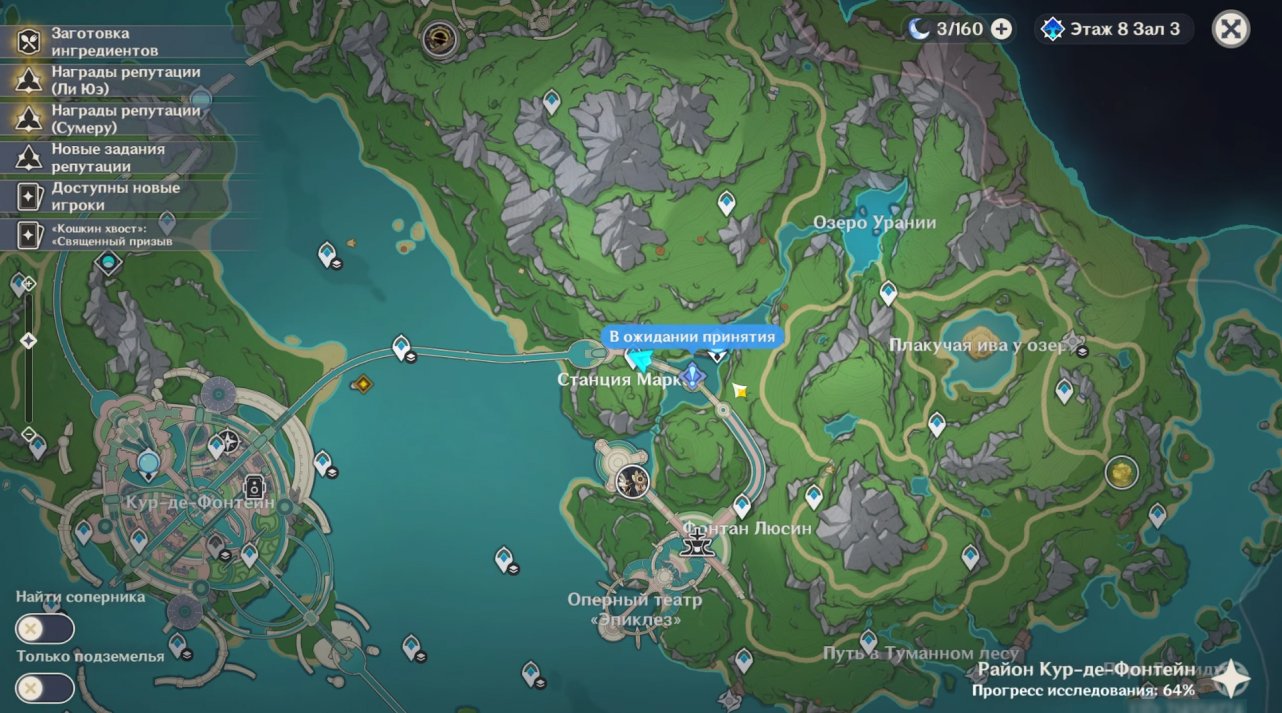Open the Spiral Abyss floor 8 indicator
1282x713 pixels.
click(1110, 29)
